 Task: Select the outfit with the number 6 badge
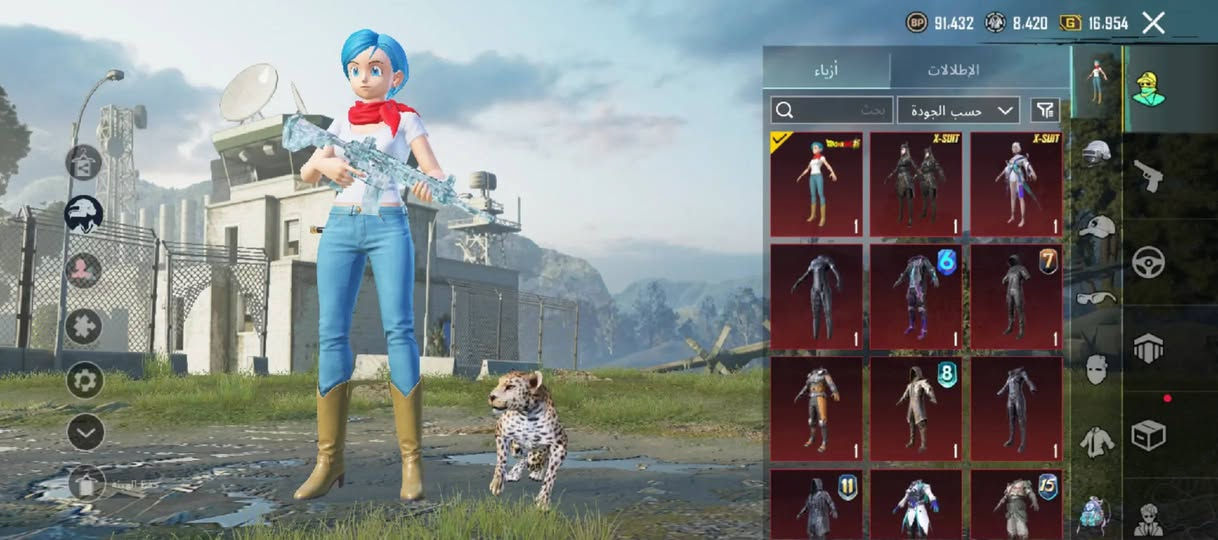(x=916, y=297)
